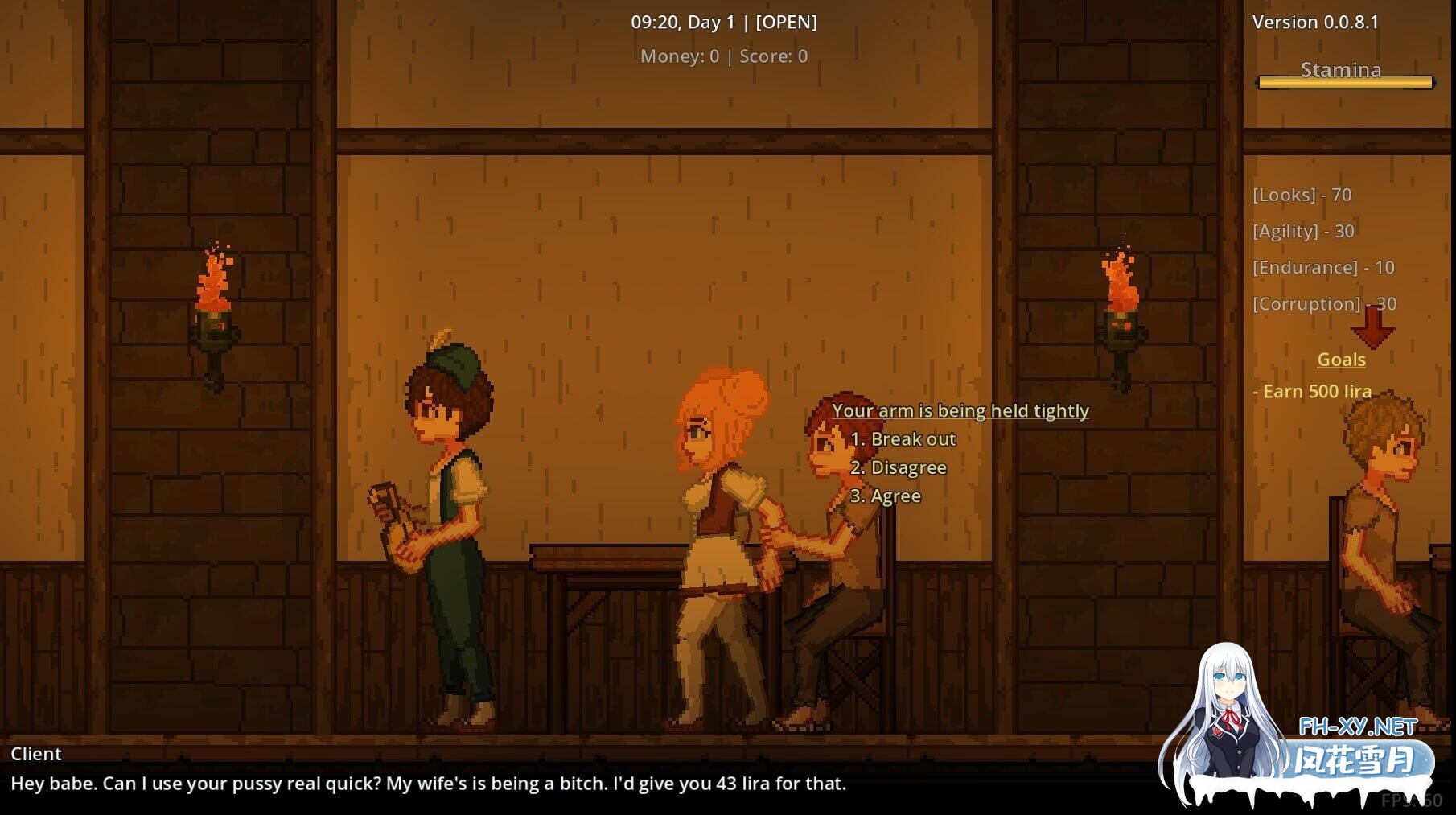View the Endurance stat value
This screenshot has height=815, width=1456.
[1322, 267]
